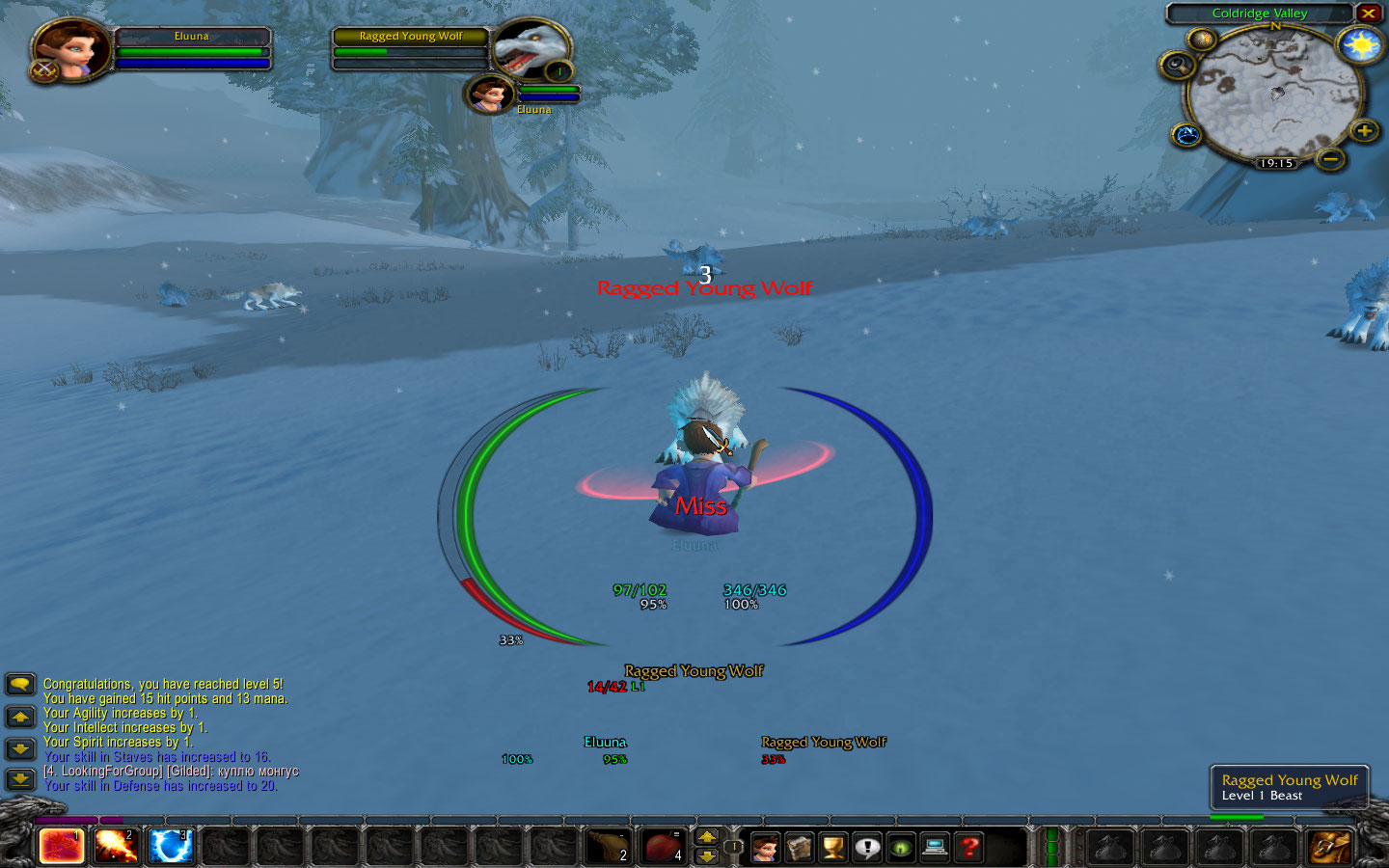Open the quest log exclamation bubble
The height and width of the screenshot is (868, 1389).
coord(867,848)
